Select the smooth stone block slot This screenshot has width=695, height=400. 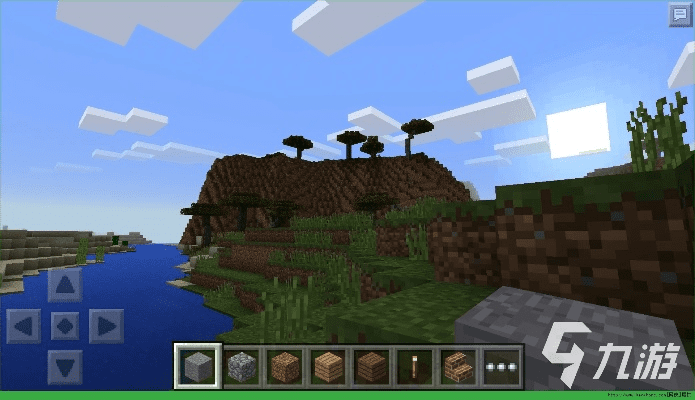coord(197,366)
